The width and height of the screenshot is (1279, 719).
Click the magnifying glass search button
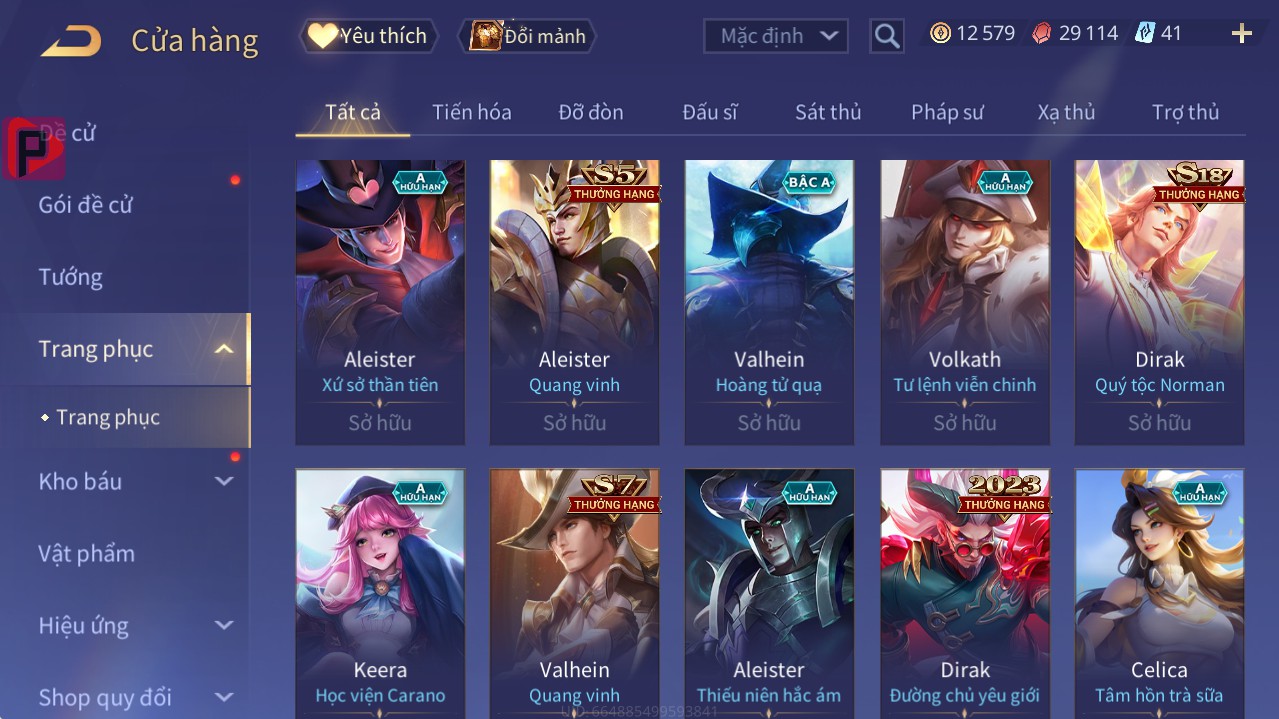[887, 36]
